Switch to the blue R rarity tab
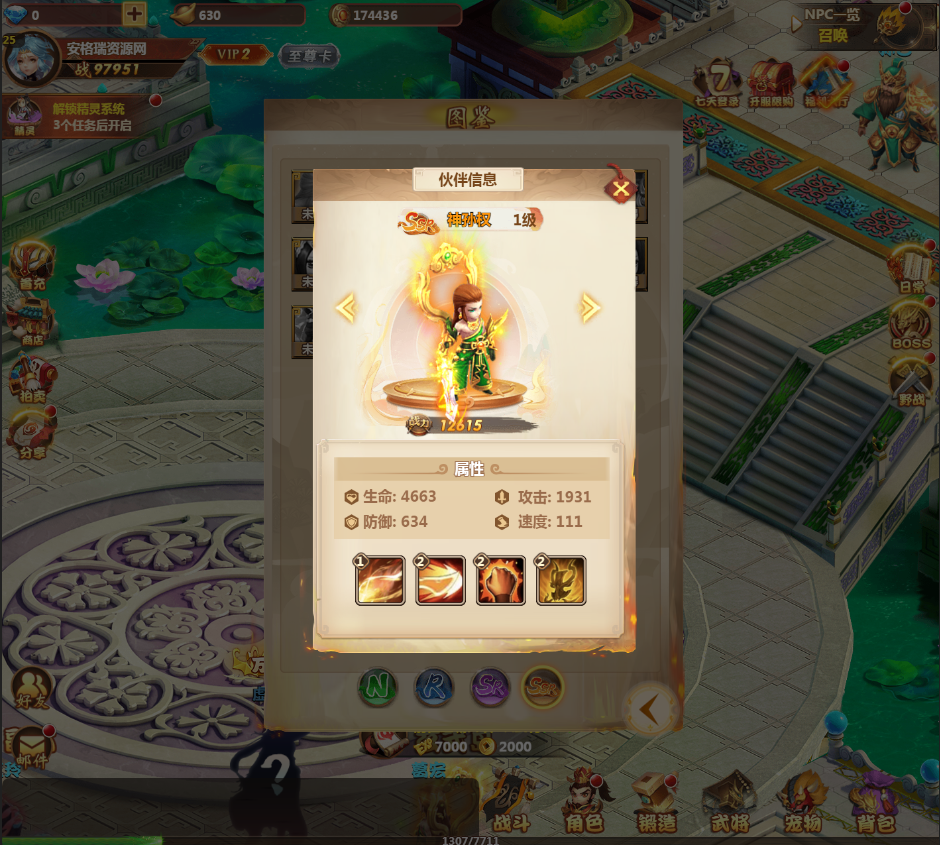This screenshot has height=845, width=940. coord(435,687)
